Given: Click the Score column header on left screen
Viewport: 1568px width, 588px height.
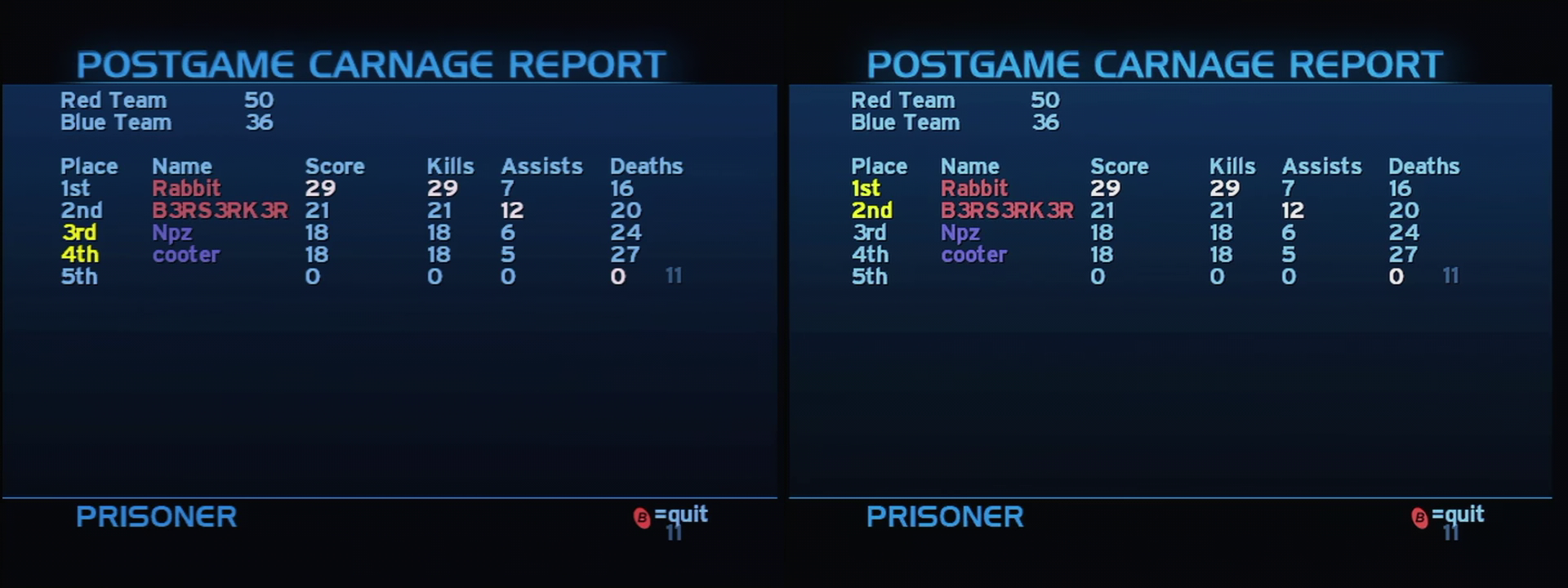Looking at the screenshot, I should pyautogui.click(x=335, y=166).
